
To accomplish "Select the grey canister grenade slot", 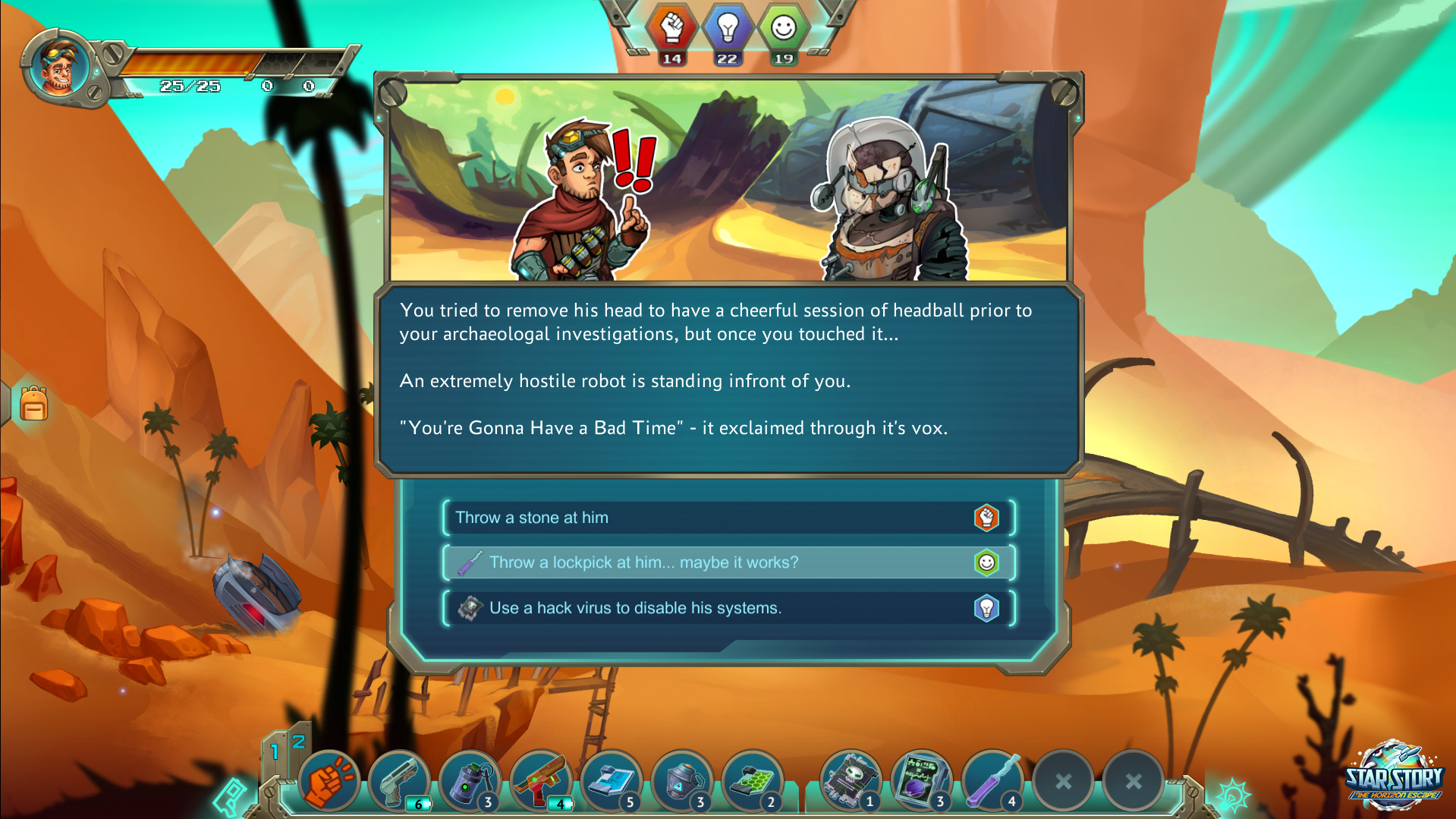I will tap(681, 781).
